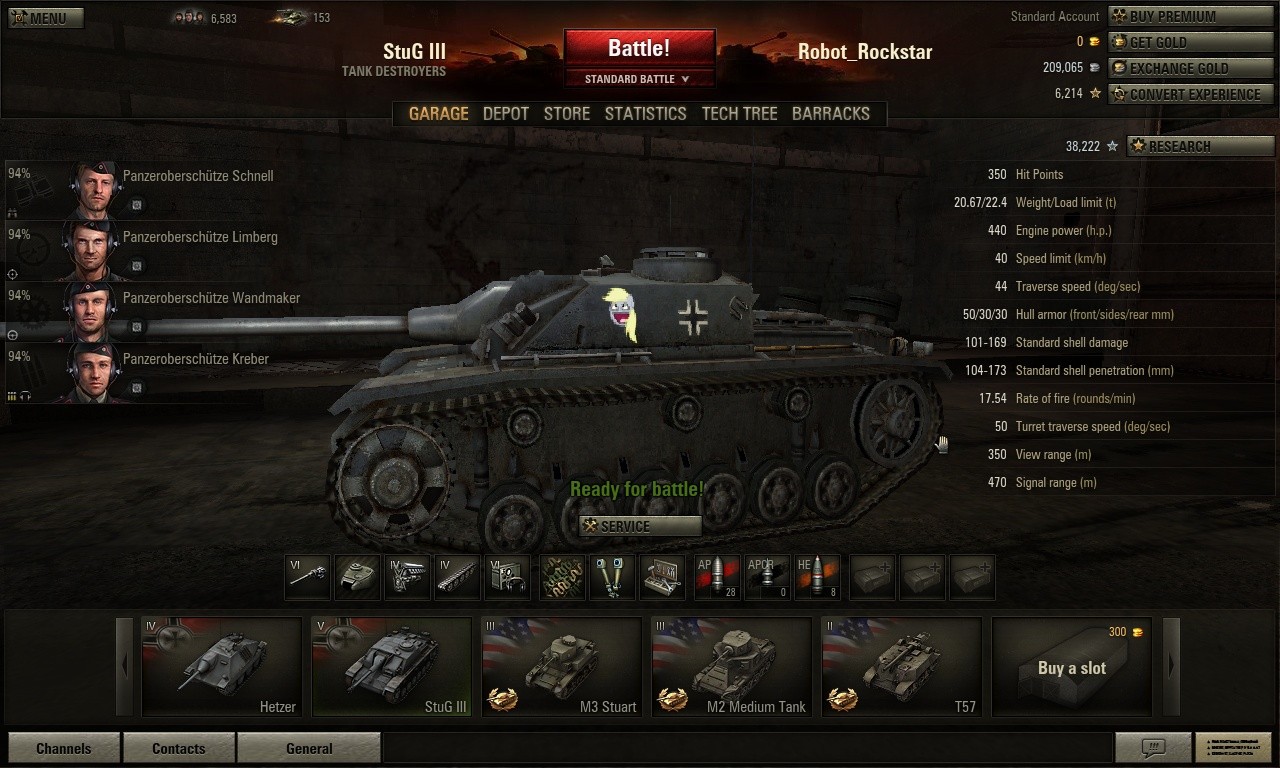The width and height of the screenshot is (1280, 768).
Task: Buy a new garage slot
Action: 1071,667
